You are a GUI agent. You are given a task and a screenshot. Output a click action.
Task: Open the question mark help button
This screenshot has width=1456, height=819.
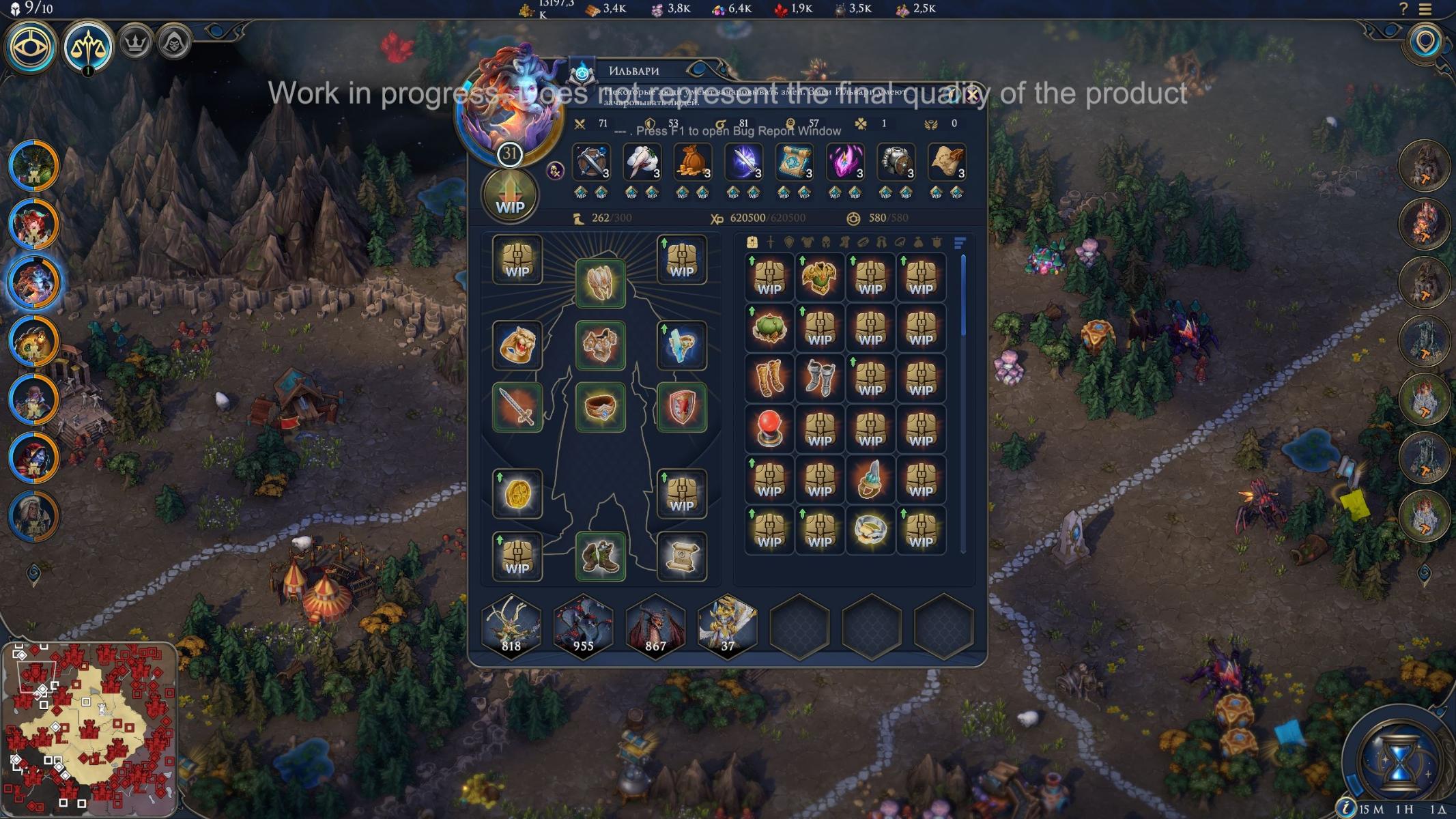pyautogui.click(x=1403, y=9)
